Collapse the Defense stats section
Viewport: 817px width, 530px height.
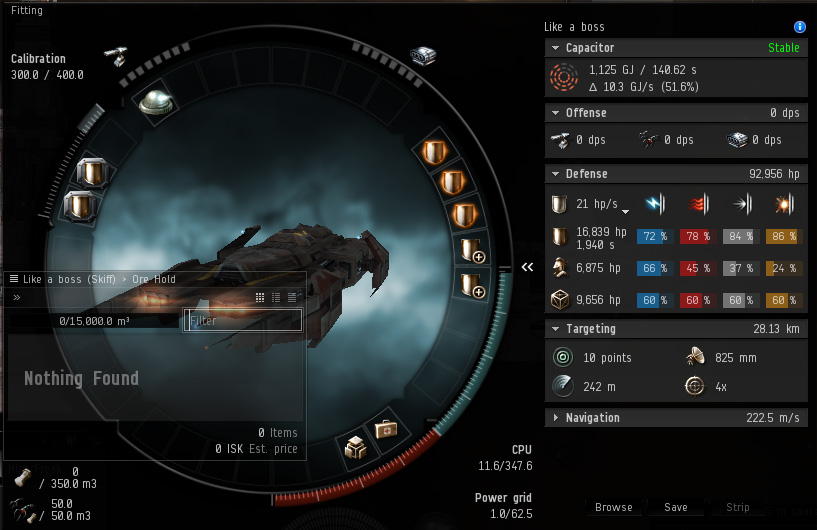click(x=555, y=174)
